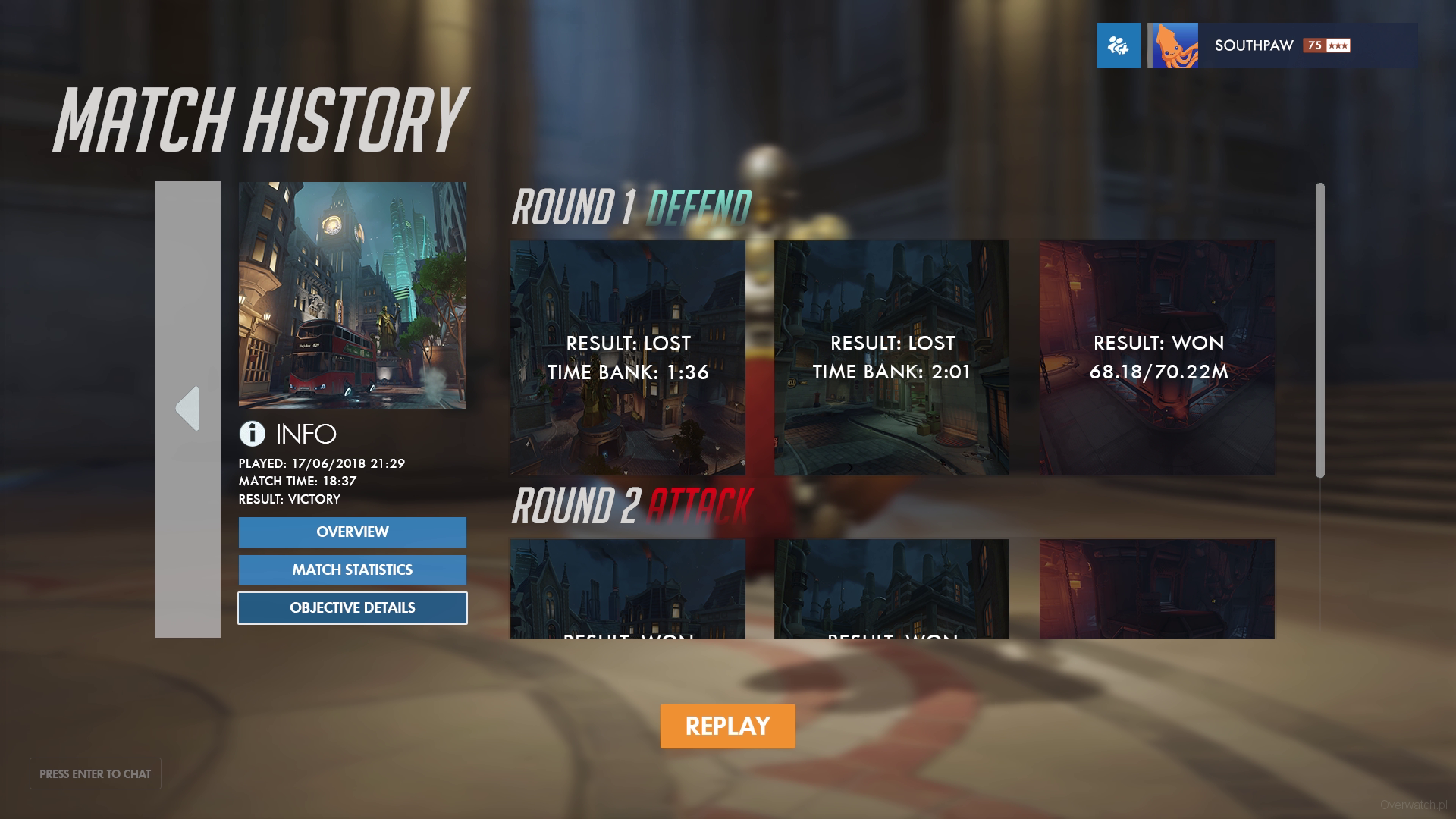
Task: Select Round 1 payload tile showing 68.18/70.22M
Action: pyautogui.click(x=1156, y=357)
